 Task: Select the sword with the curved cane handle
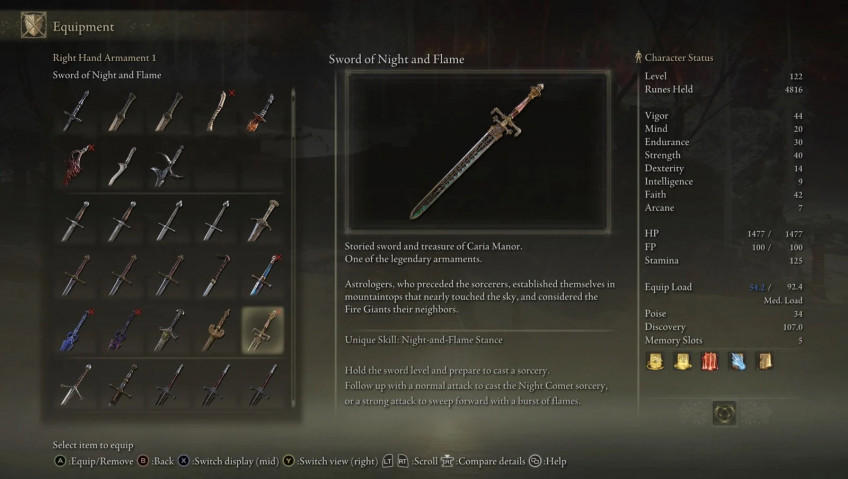216,275
